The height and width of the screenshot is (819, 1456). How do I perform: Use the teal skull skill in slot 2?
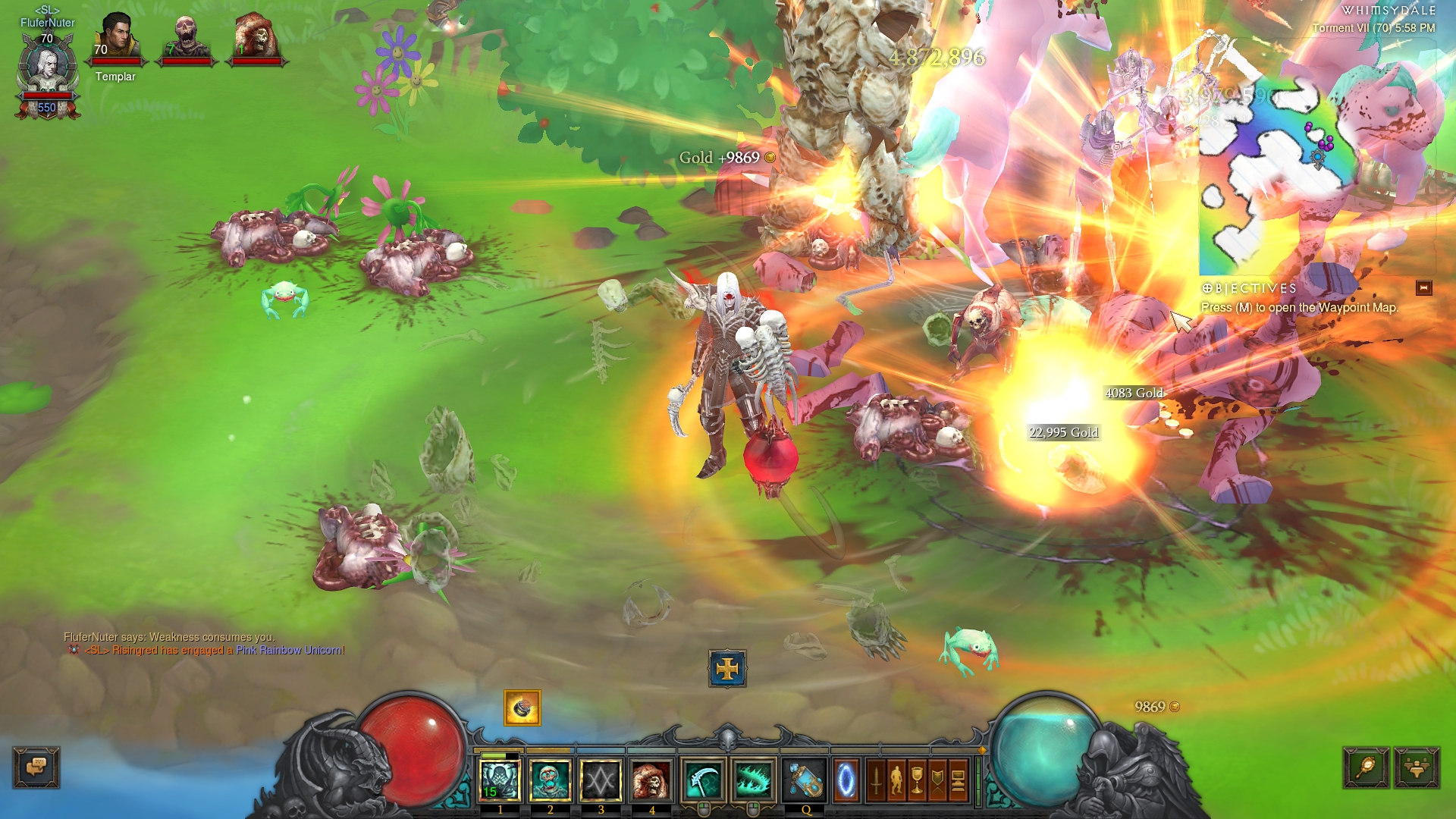551,780
